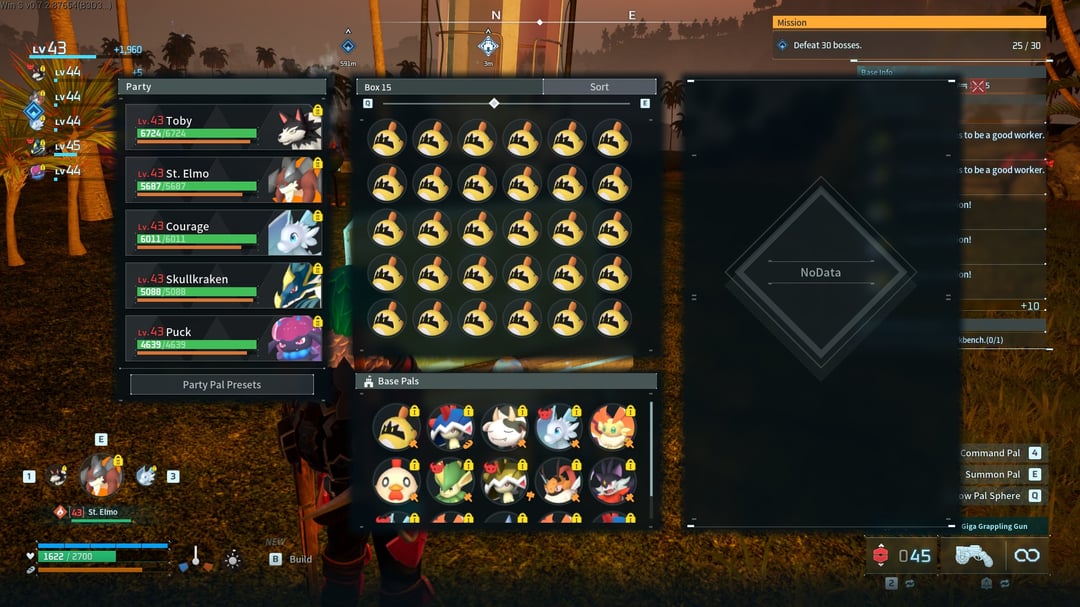The height and width of the screenshot is (607, 1080).
Task: Click the active St. Elmo pal portrait
Action: point(100,476)
